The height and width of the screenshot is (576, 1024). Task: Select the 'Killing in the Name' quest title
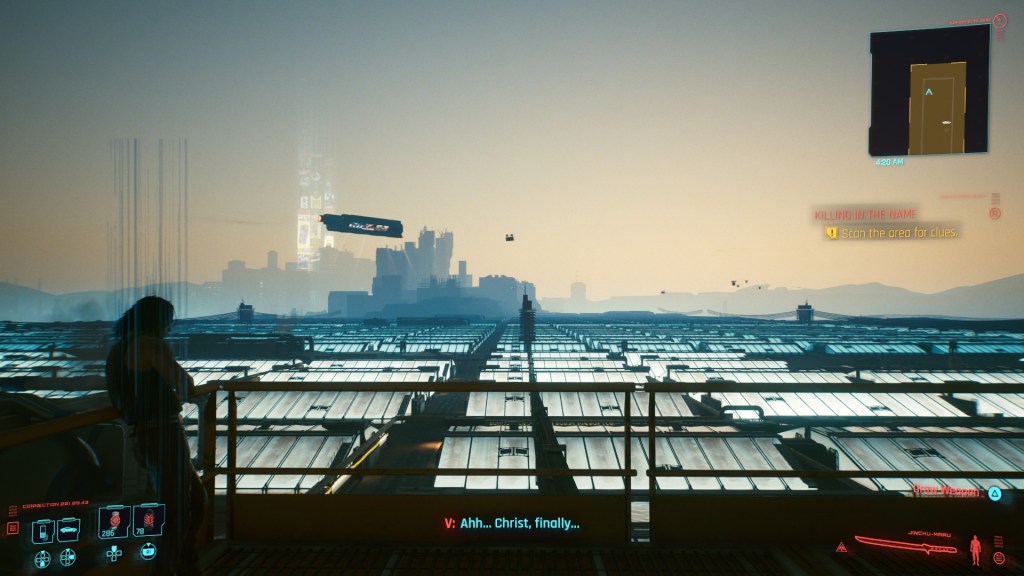coord(865,214)
